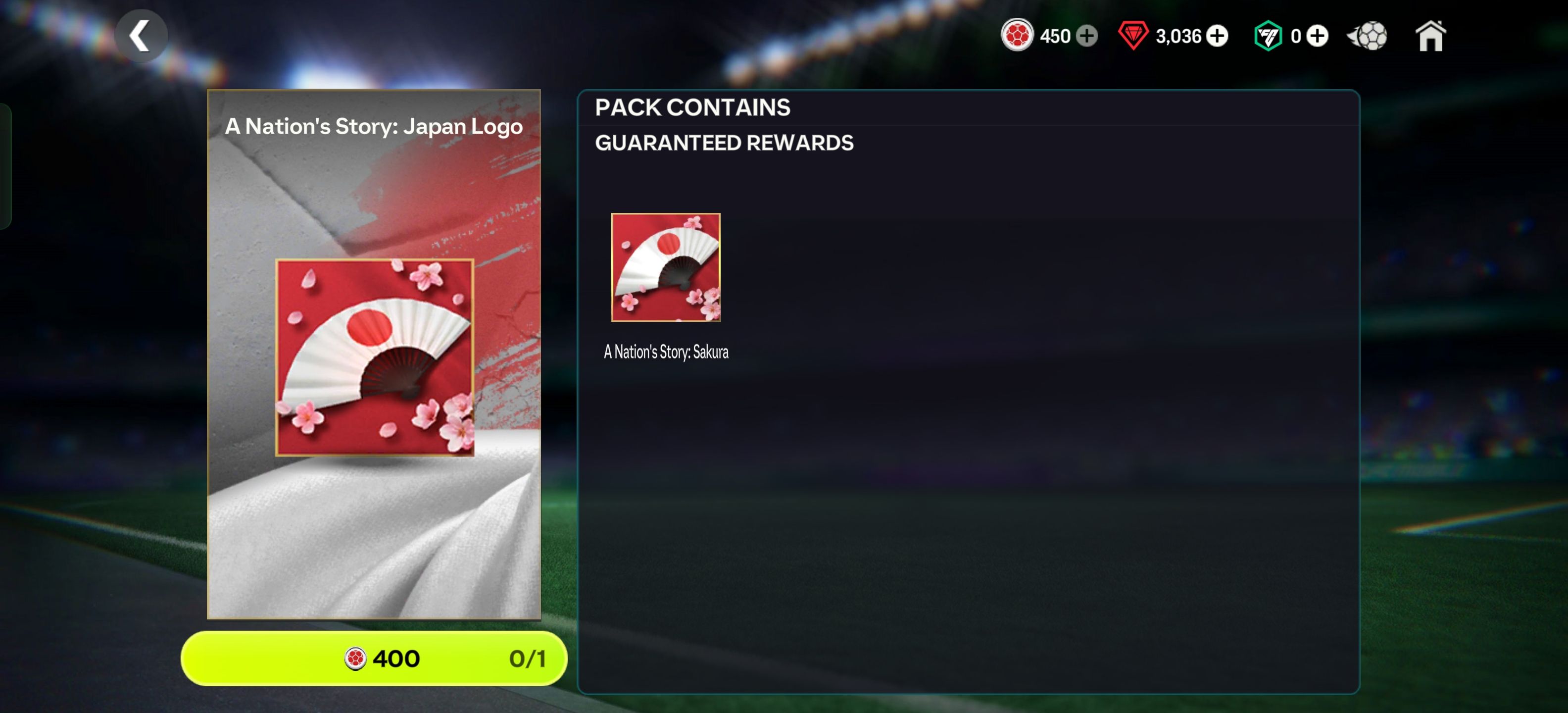Add more red gems

pos(1217,36)
